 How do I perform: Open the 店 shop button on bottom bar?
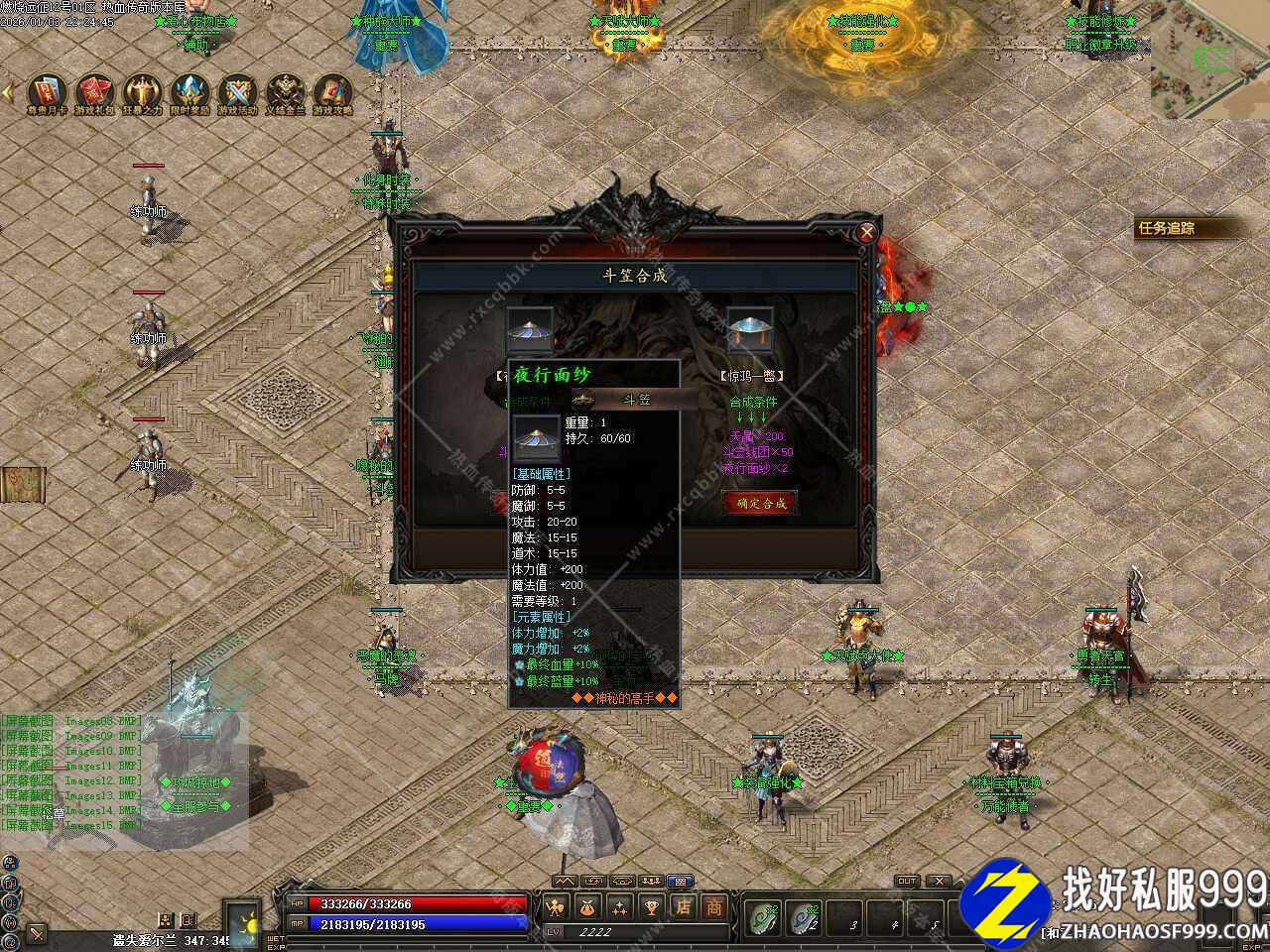click(684, 906)
